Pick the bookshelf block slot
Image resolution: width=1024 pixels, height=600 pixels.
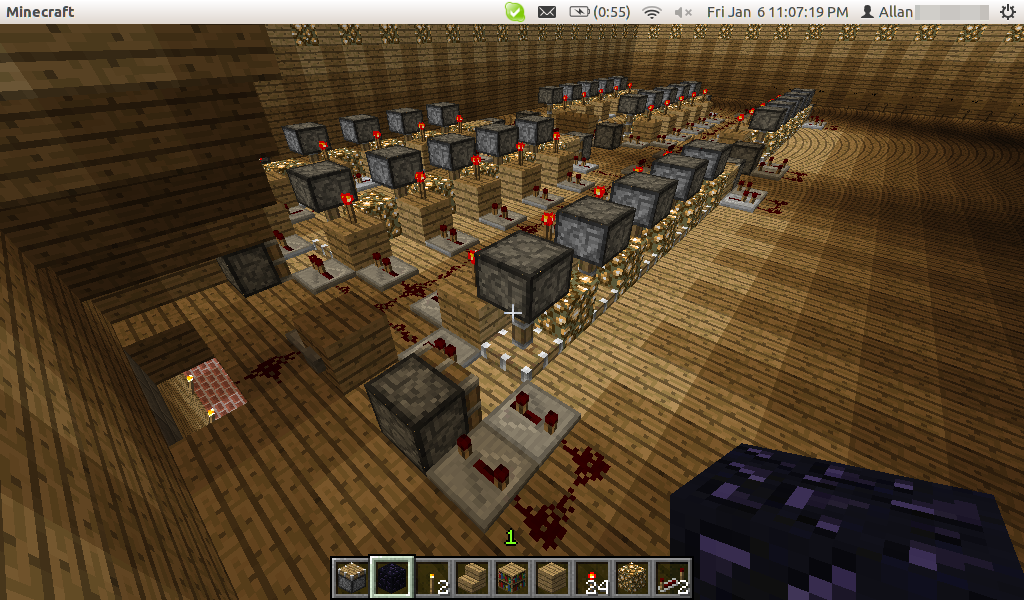[511, 578]
